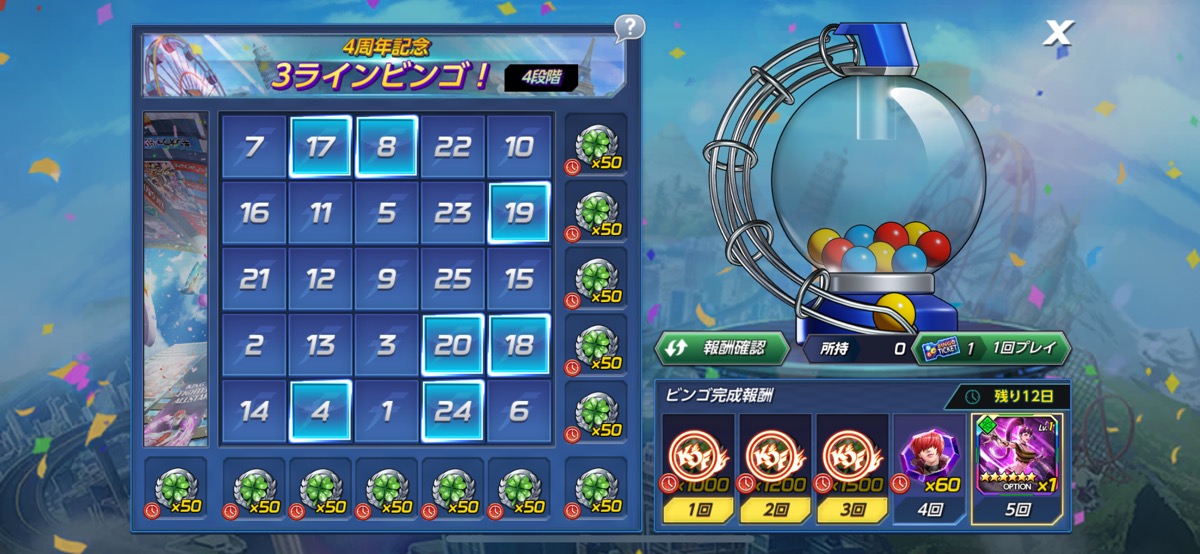Select bingo tile number 16
This screenshot has width=1200, height=554.
click(x=254, y=213)
